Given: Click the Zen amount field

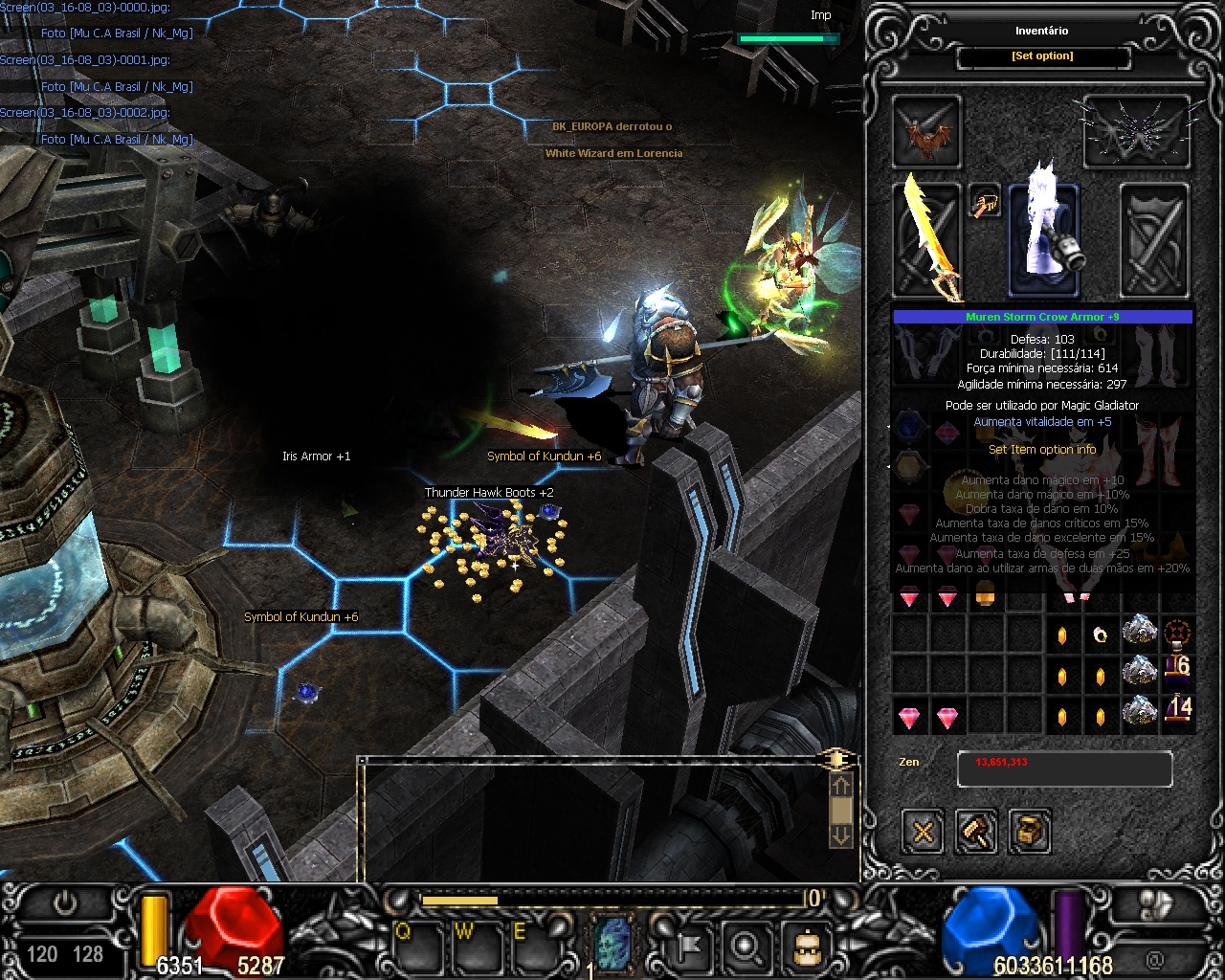Looking at the screenshot, I should click(1064, 768).
